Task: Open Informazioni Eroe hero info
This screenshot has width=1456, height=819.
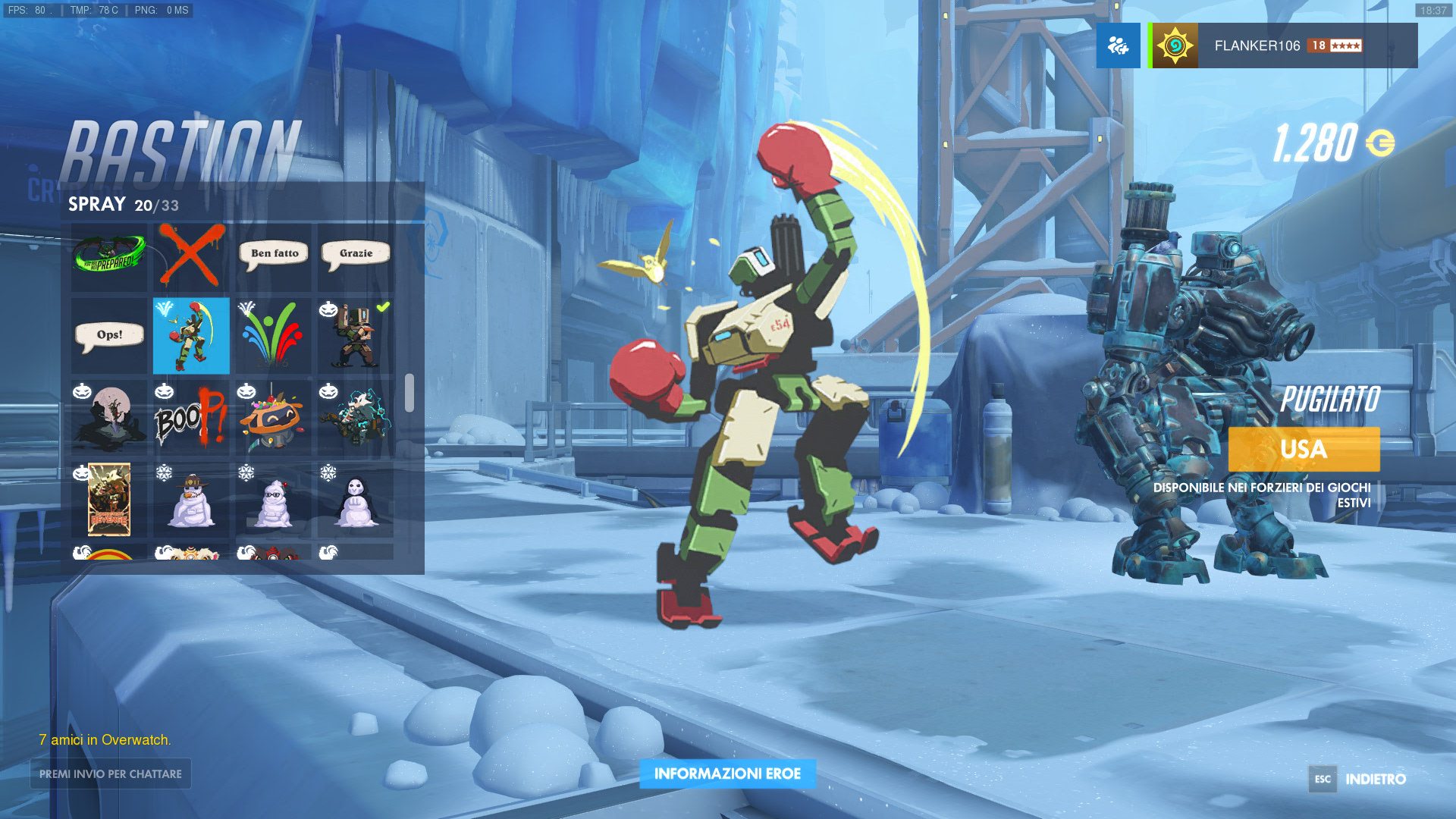Action: tap(727, 773)
